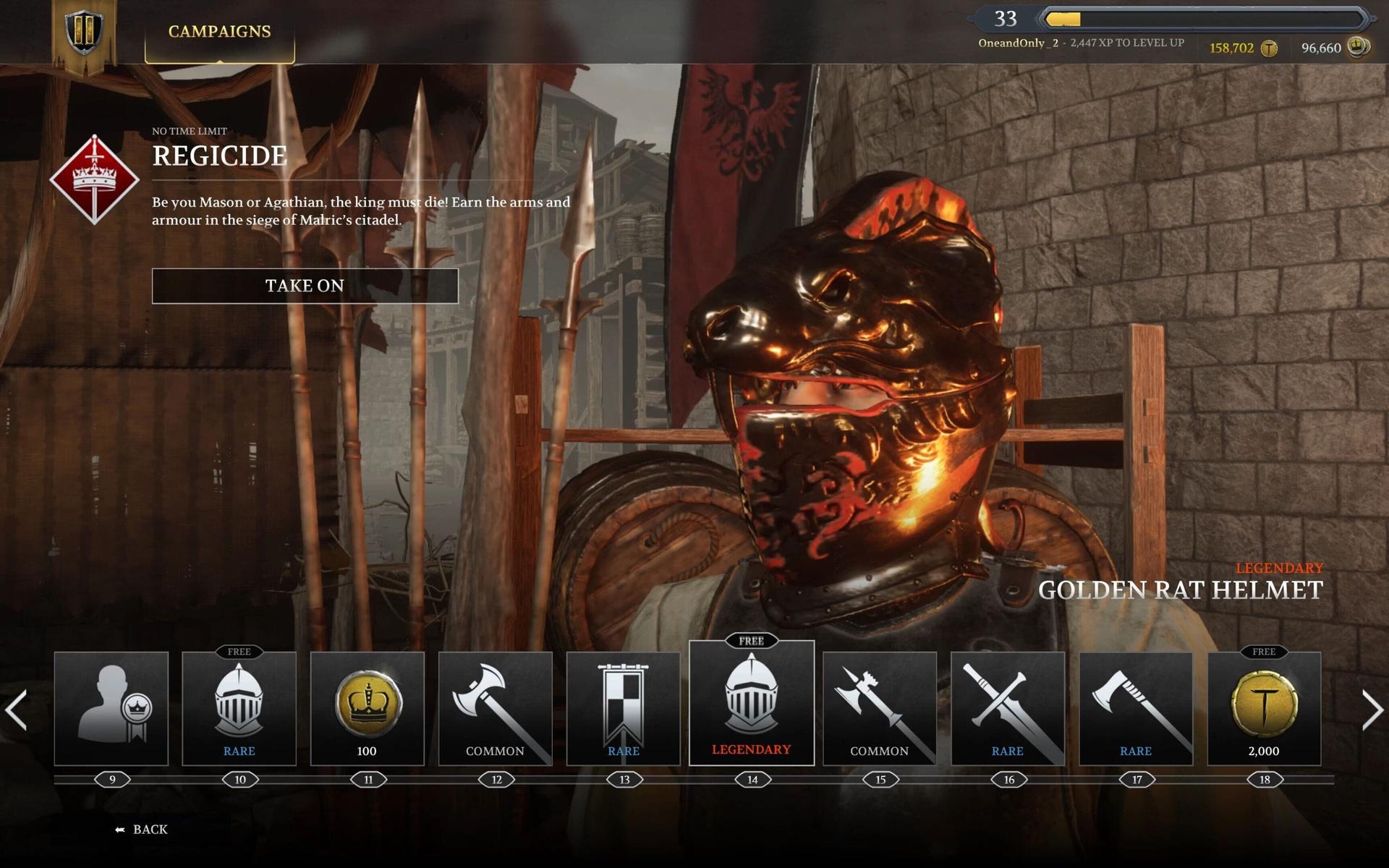The image size is (1389, 868).
Task: Select the level 10 rare helmet reward
Action: pyautogui.click(x=239, y=708)
